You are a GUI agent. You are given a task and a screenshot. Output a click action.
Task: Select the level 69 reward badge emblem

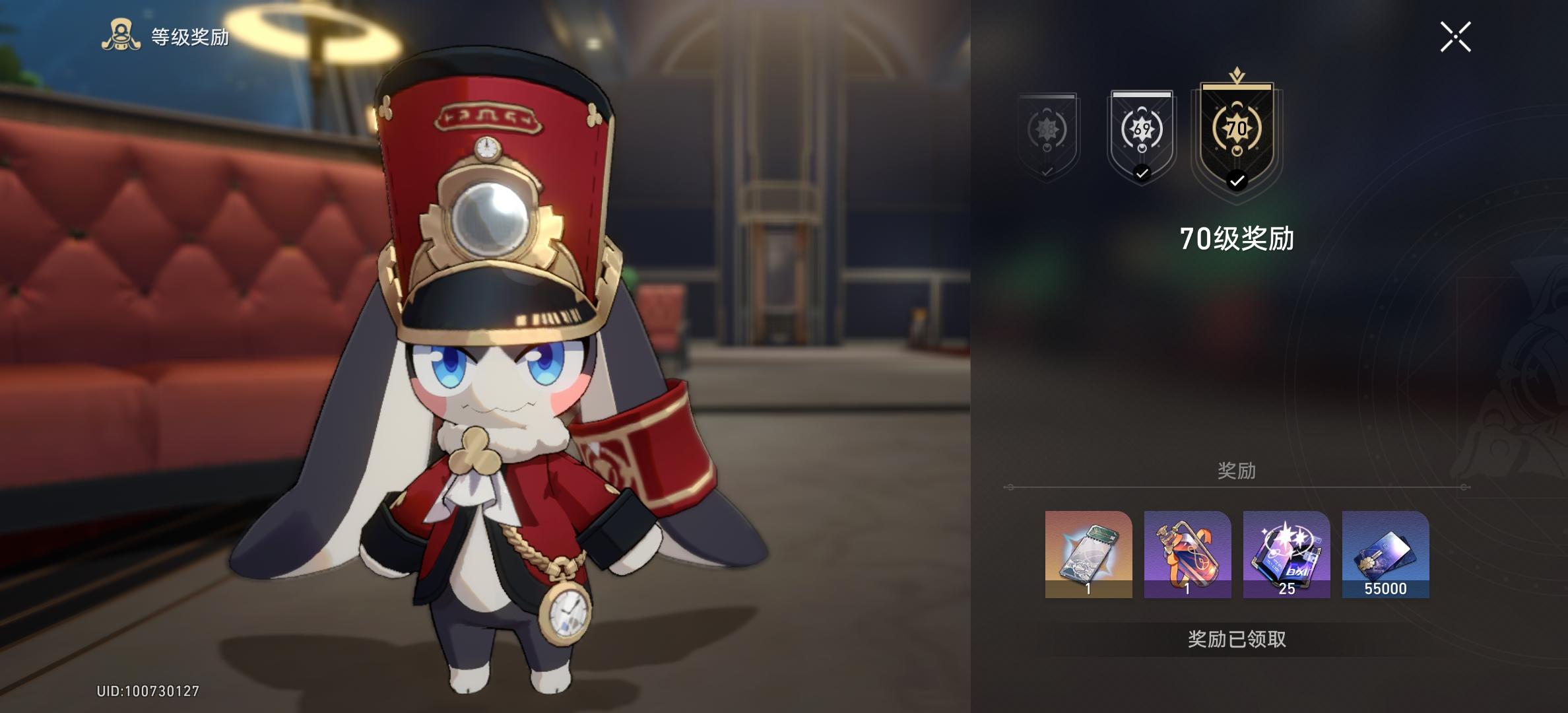[1141, 129]
